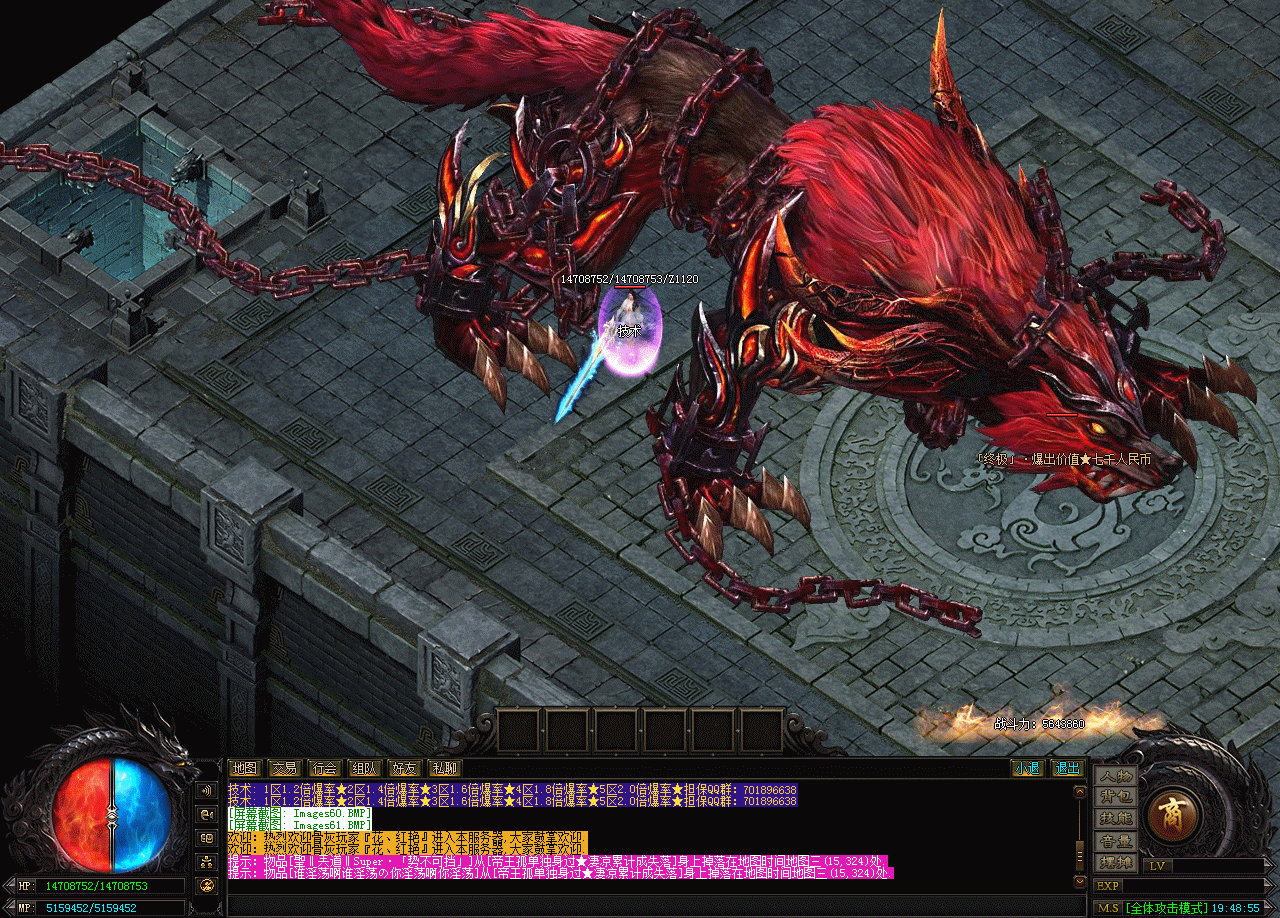
Task: Toggle the sound-wave chat channel icon
Action: point(207,790)
